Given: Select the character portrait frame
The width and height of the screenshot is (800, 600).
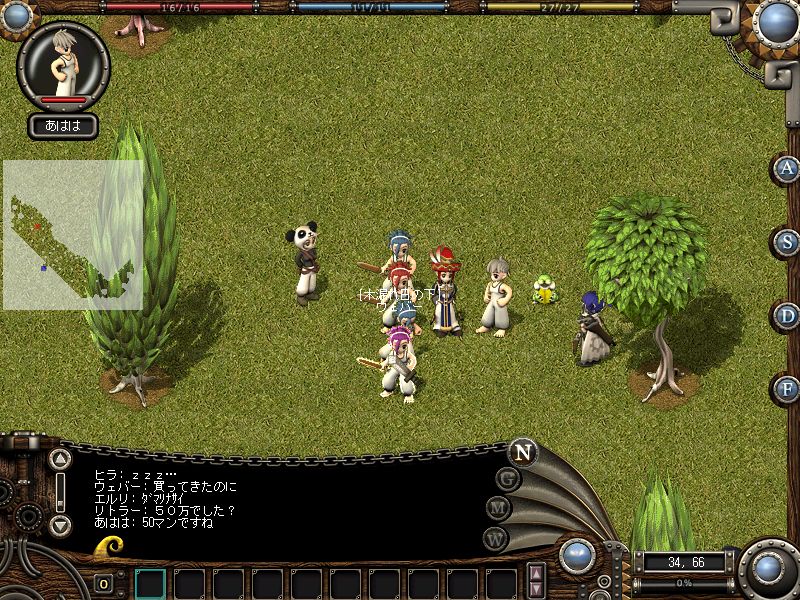Looking at the screenshot, I should 63,62.
